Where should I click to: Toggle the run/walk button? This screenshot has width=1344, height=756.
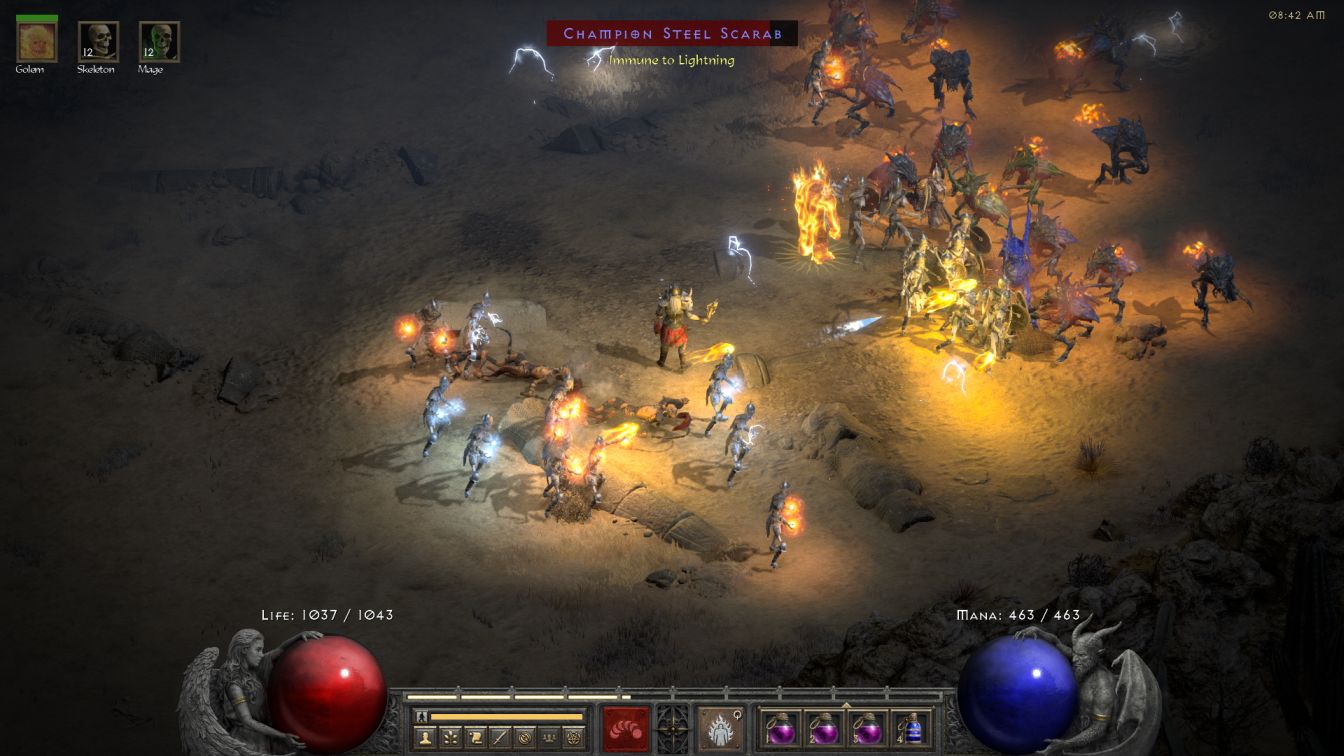(x=421, y=716)
